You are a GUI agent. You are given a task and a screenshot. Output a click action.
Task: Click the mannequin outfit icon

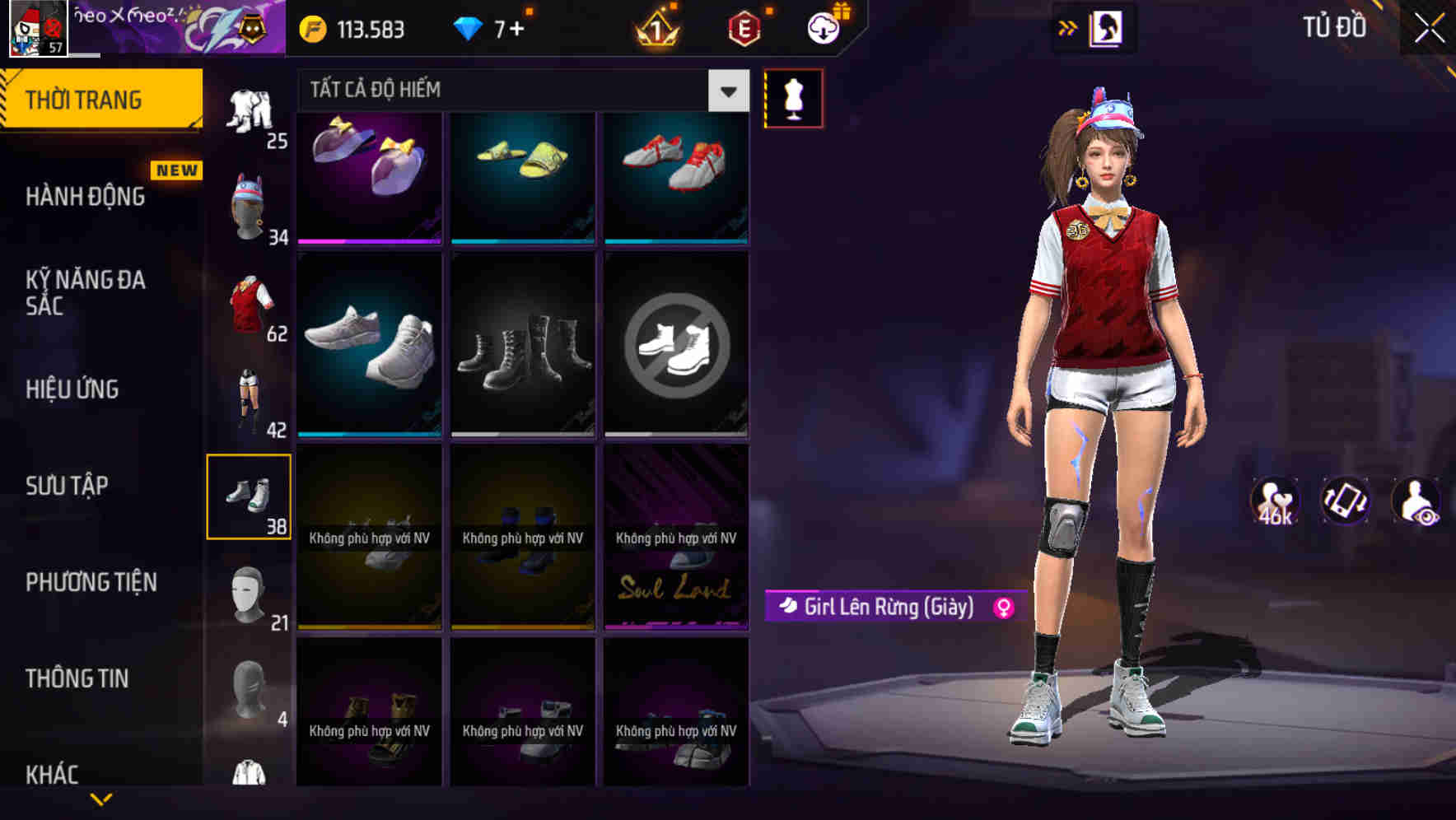(793, 98)
